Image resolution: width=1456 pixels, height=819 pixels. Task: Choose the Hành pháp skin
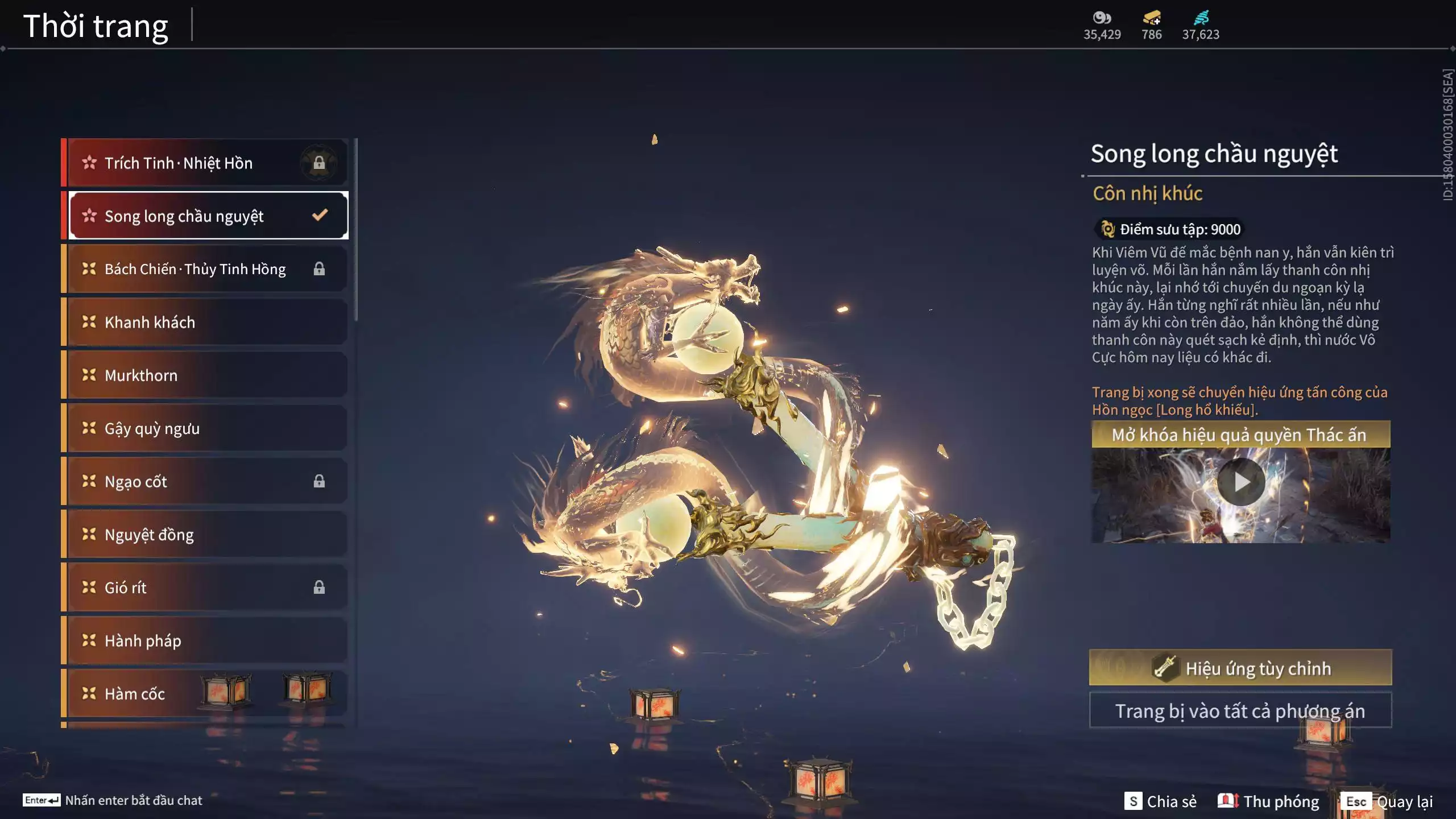tap(205, 641)
